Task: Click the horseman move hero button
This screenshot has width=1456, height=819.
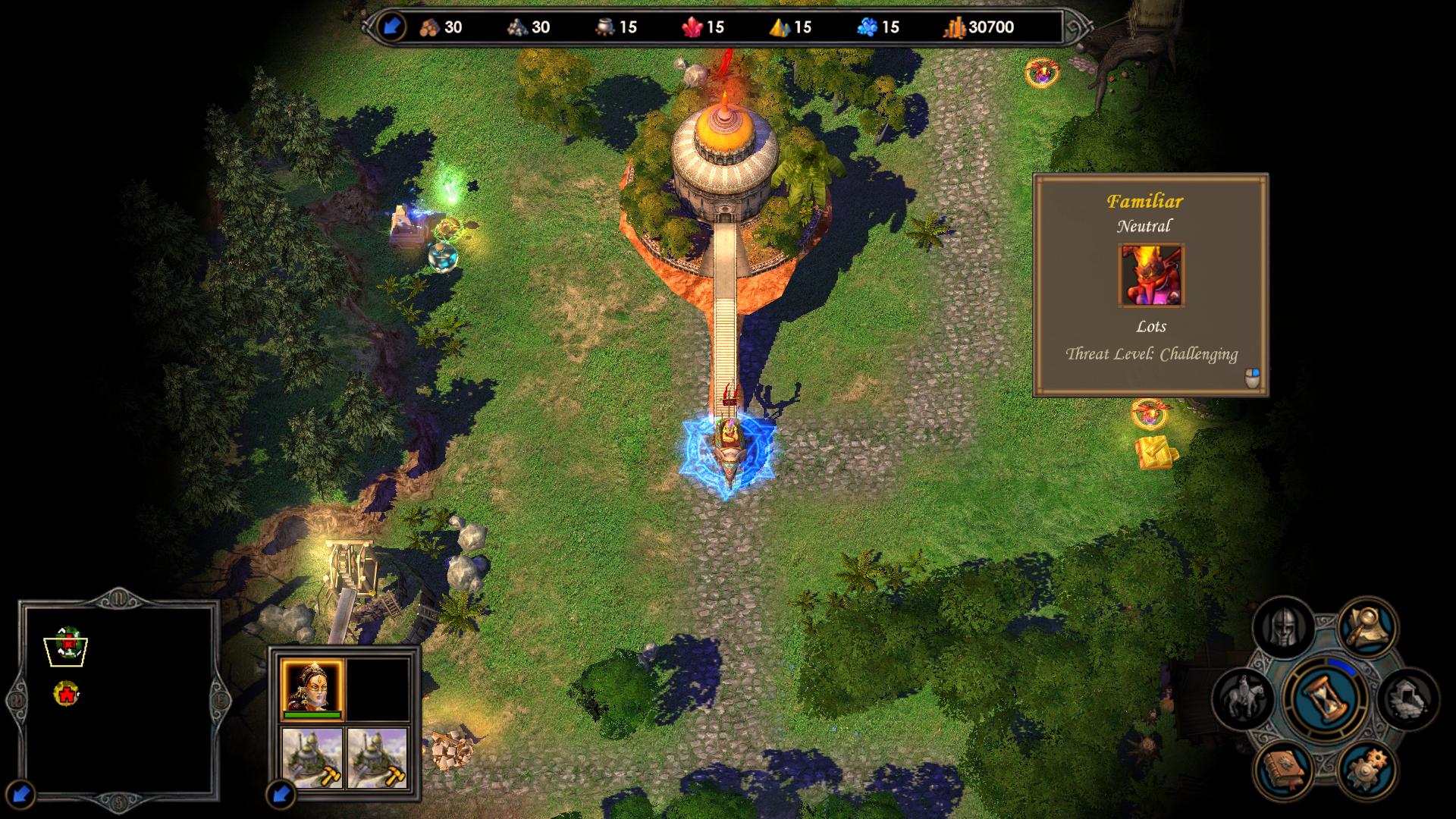Action: coord(1244,697)
